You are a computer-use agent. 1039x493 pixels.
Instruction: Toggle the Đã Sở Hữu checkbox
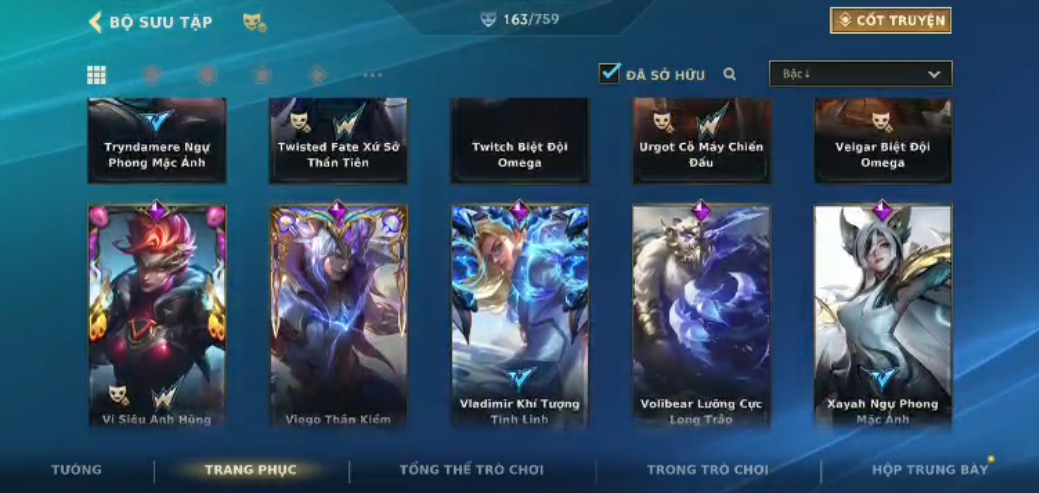(609, 74)
